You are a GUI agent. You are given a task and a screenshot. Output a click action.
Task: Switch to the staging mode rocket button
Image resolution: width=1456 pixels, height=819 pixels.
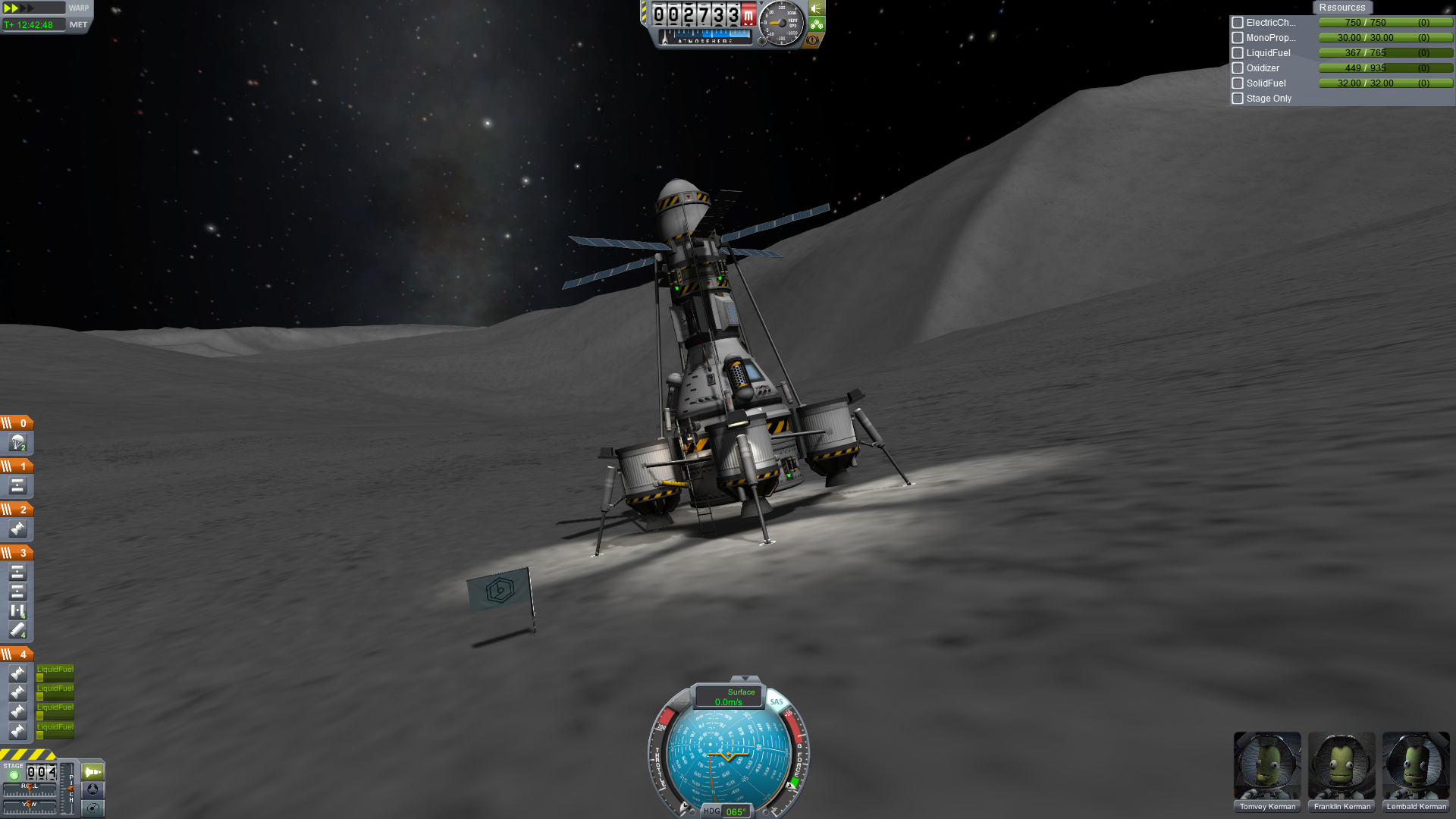pyautogui.click(x=93, y=772)
